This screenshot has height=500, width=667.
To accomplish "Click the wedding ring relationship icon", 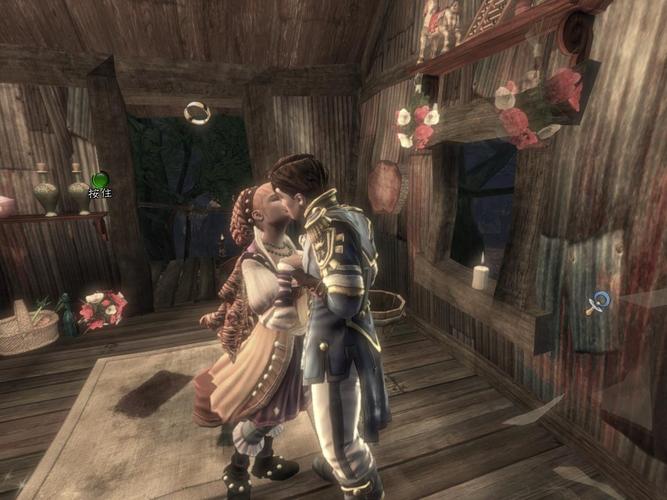I will click(197, 113).
